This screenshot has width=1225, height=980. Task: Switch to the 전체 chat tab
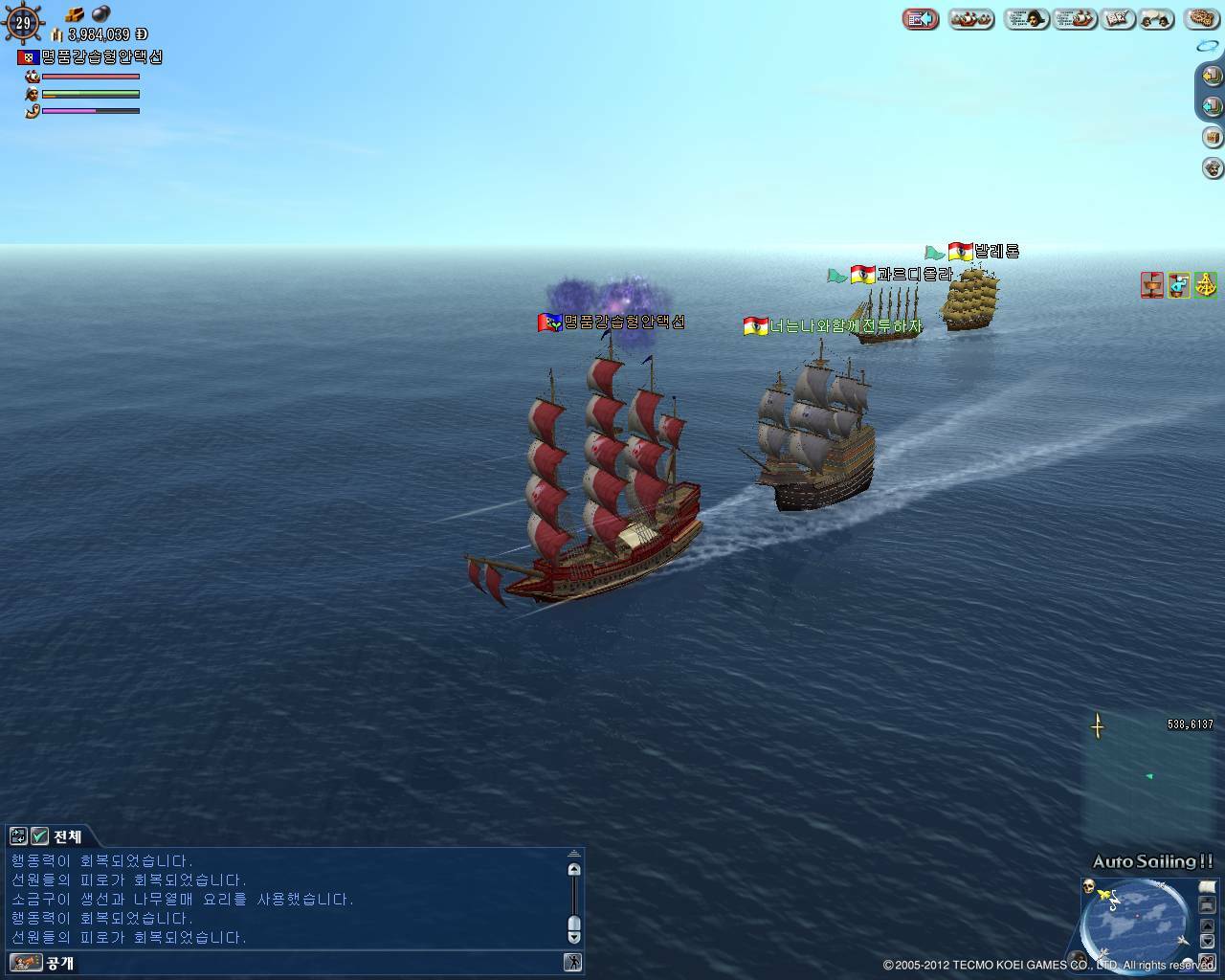(67, 836)
